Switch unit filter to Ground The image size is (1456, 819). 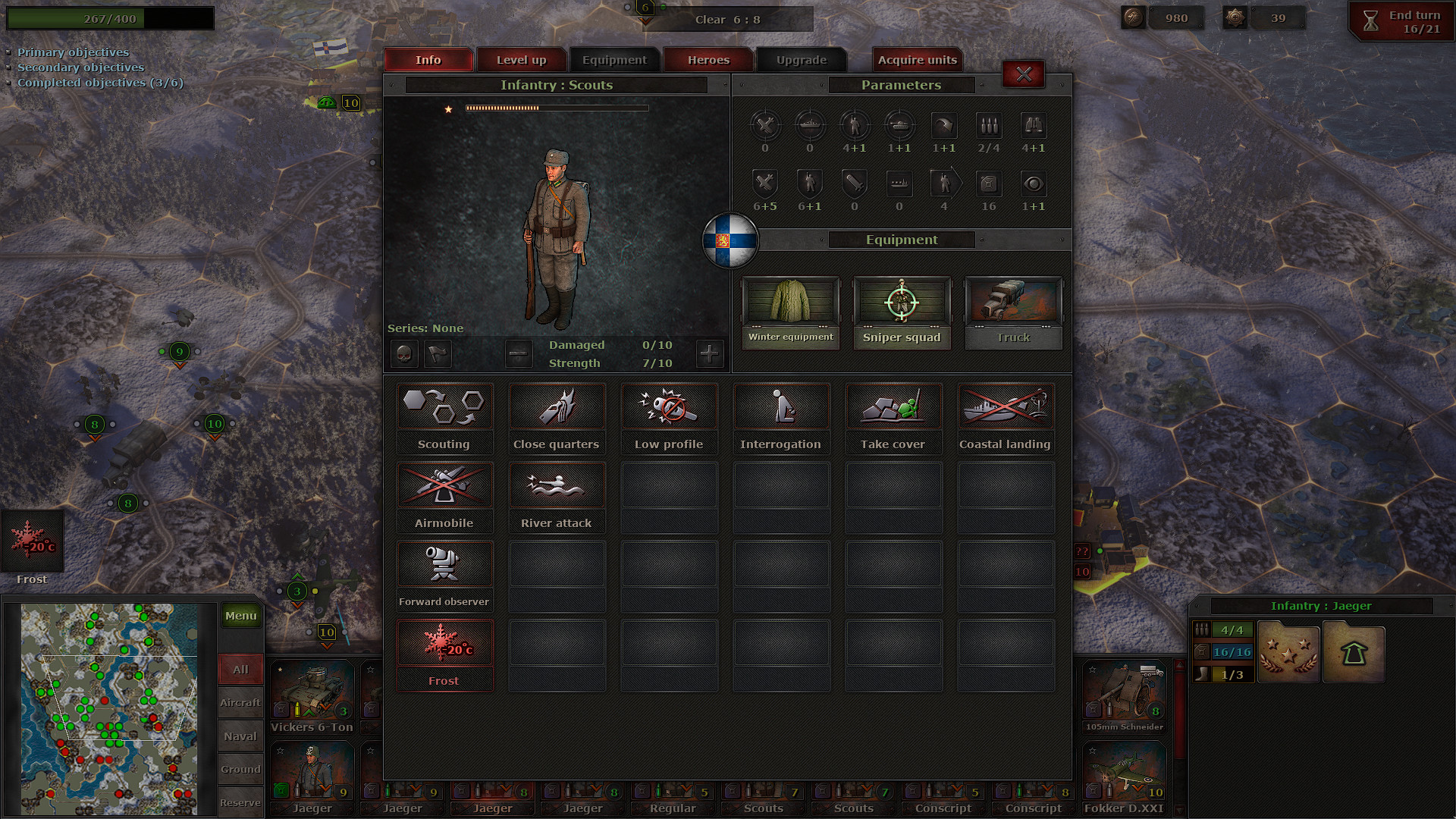240,769
